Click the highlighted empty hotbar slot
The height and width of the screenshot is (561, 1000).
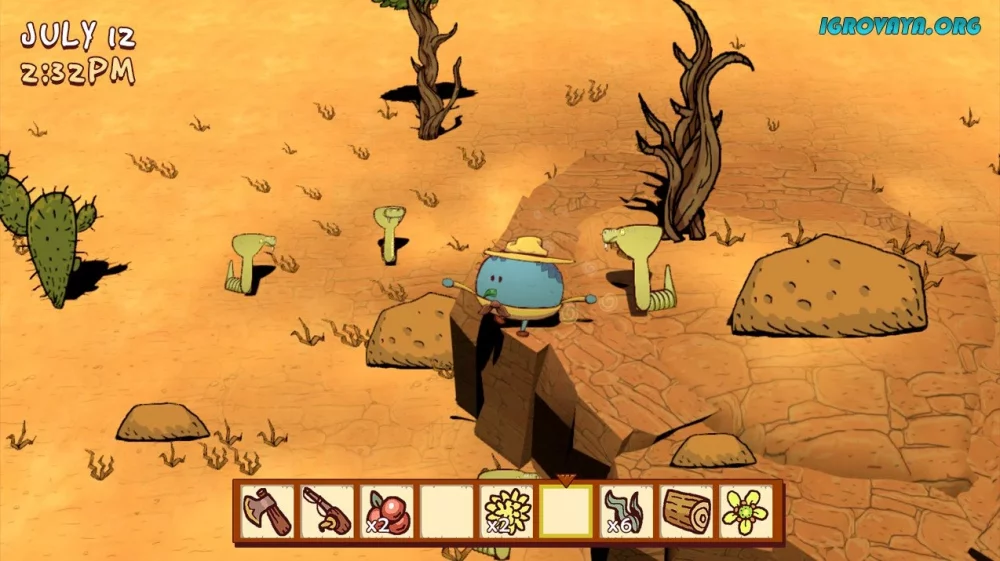point(566,511)
